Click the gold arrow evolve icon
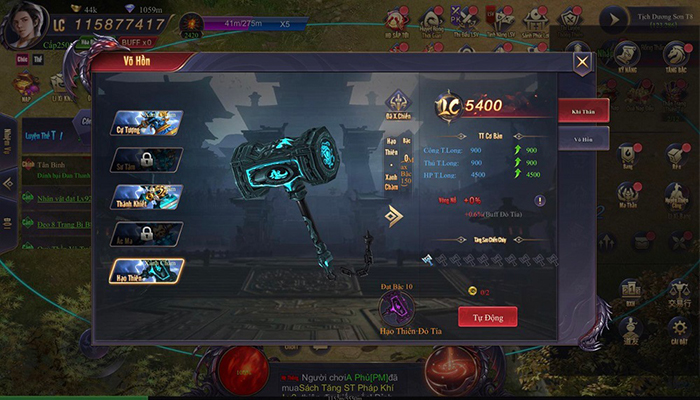The image size is (700, 400). 395,215
